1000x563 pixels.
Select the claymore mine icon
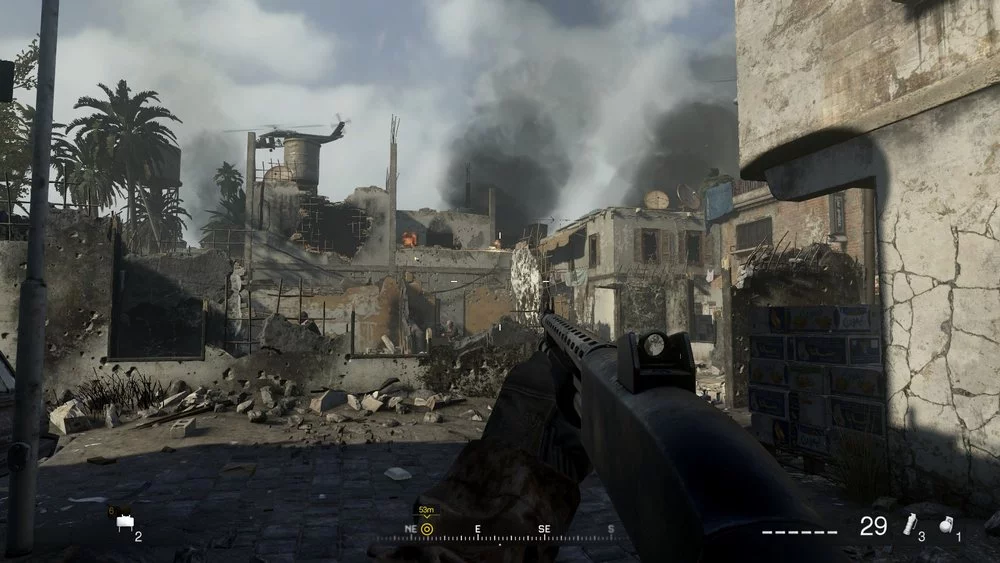[x=125, y=522]
